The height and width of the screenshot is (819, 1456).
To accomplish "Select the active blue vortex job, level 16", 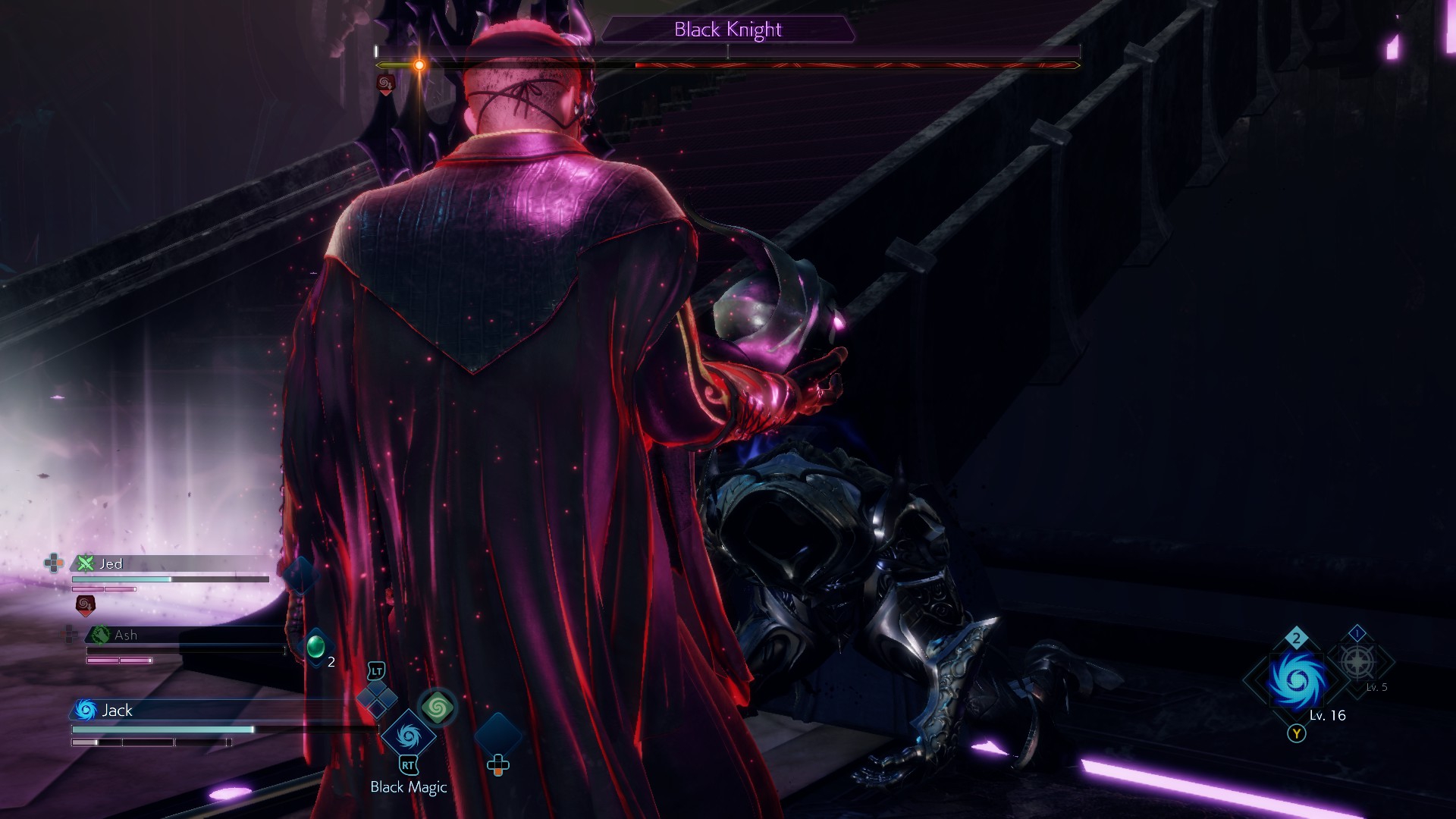I will pos(1297,679).
